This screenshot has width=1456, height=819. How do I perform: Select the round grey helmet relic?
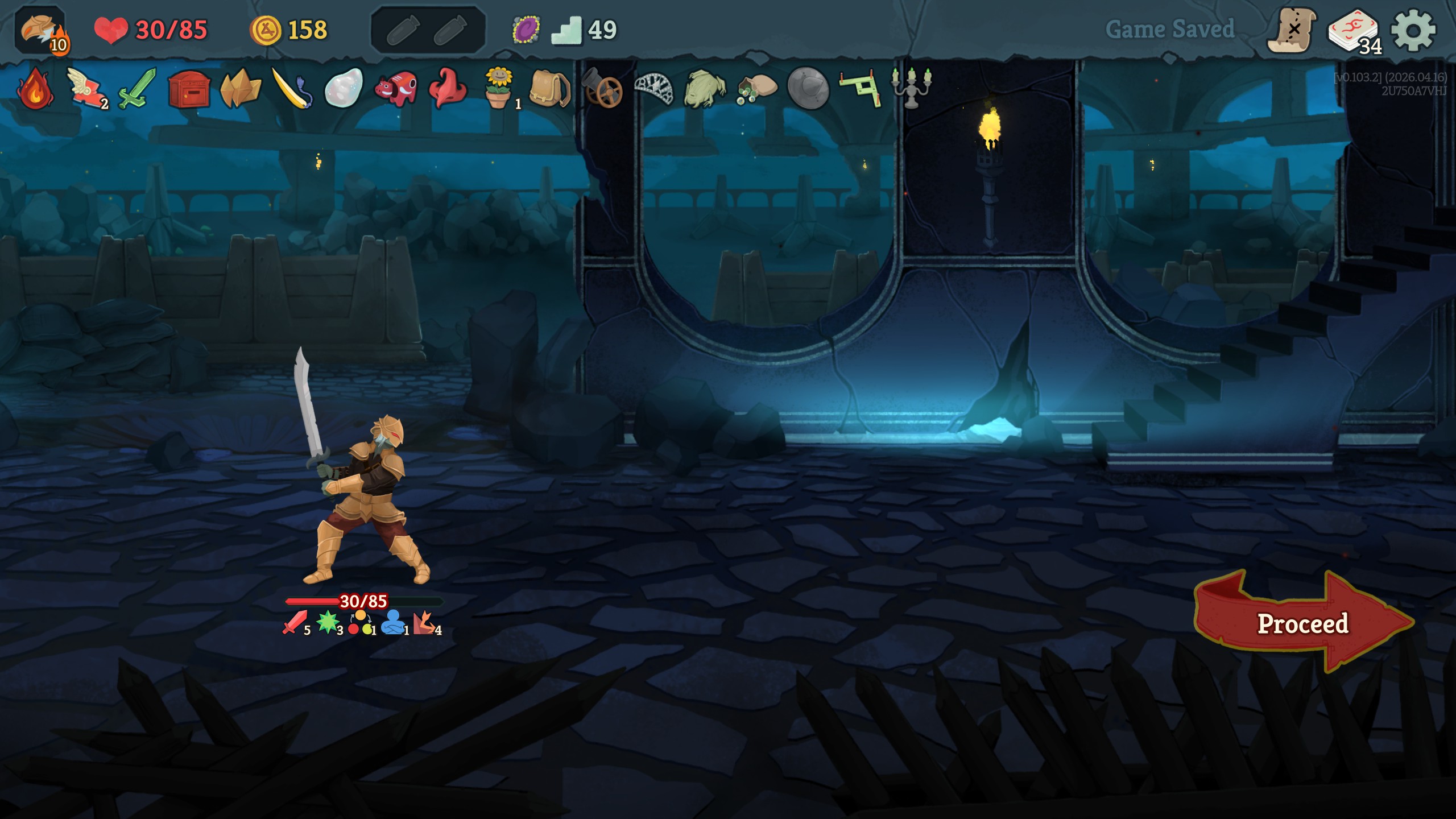tap(808, 89)
